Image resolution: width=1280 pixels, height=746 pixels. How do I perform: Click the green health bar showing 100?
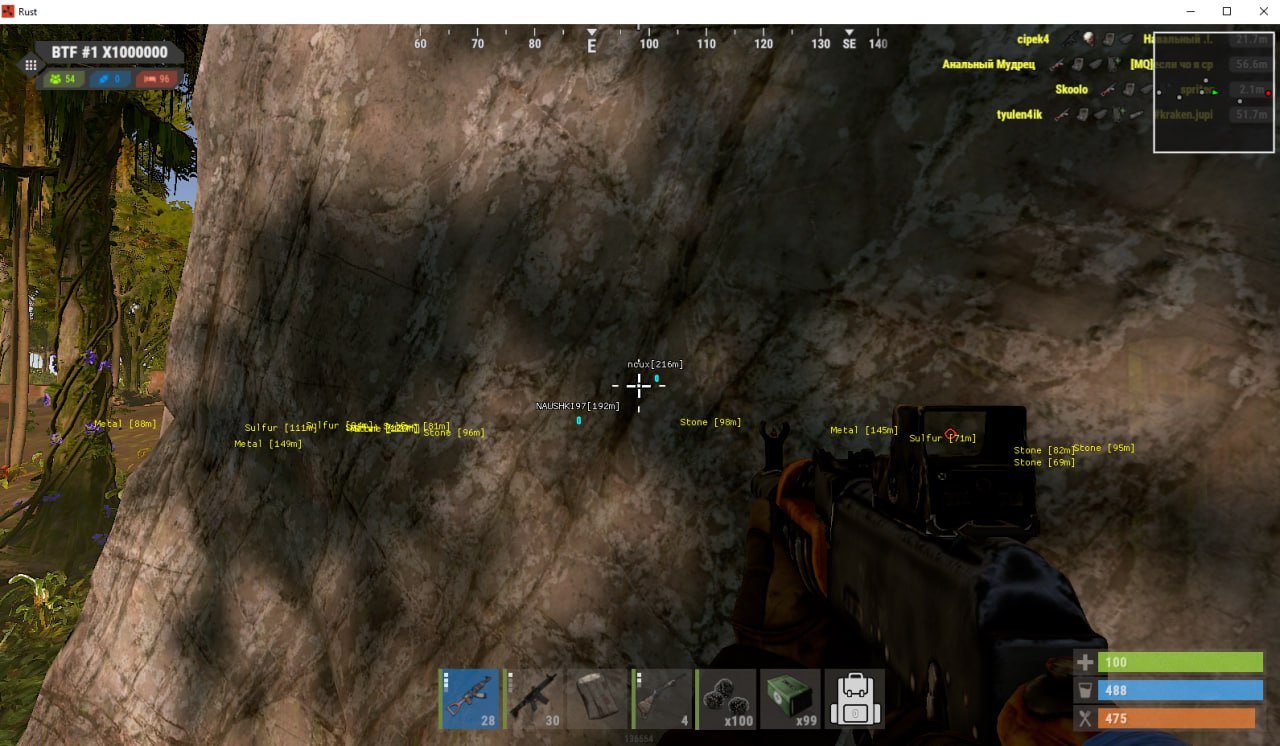click(1180, 662)
